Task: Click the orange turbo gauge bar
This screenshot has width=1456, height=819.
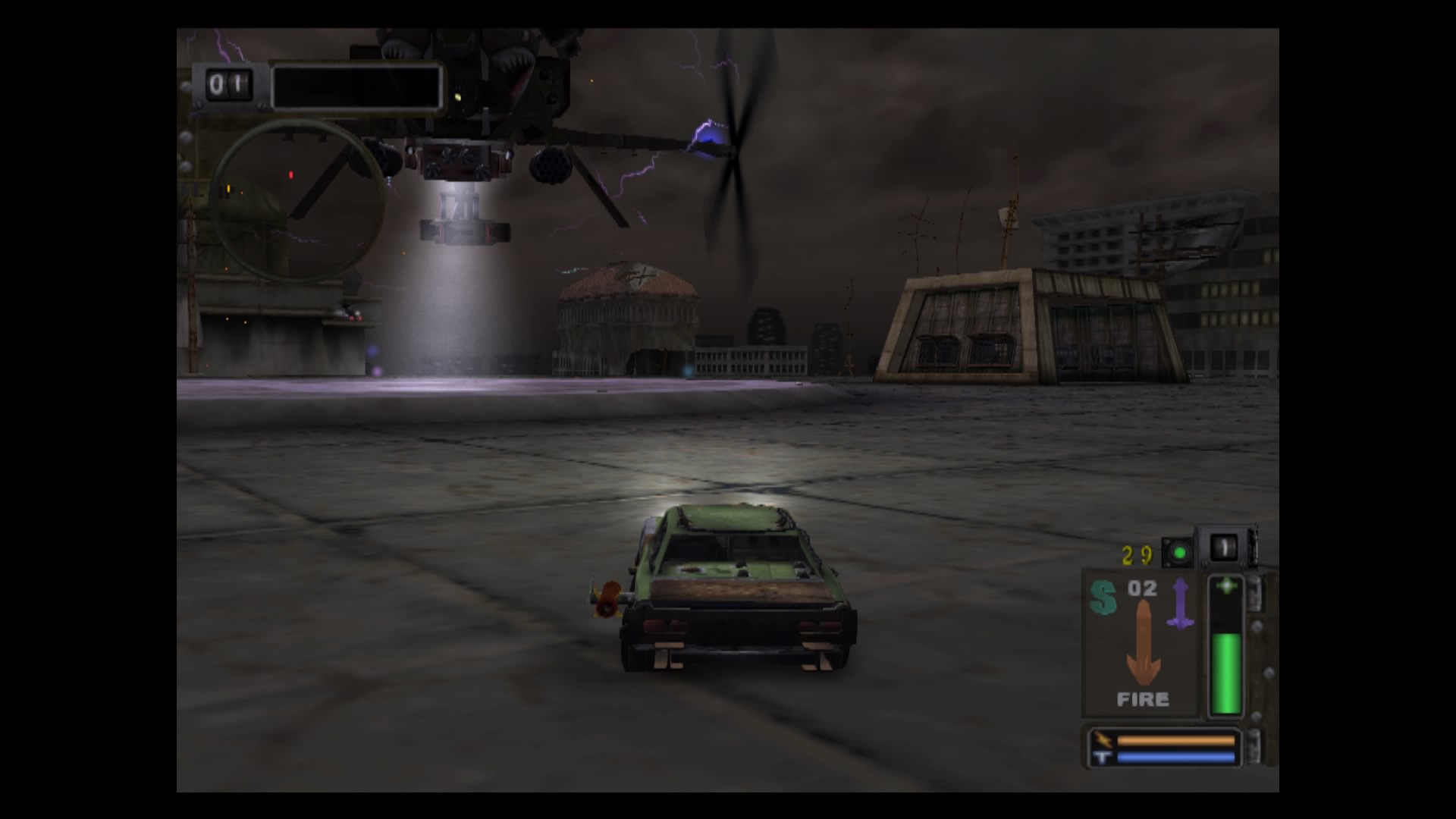Action: click(x=1175, y=741)
